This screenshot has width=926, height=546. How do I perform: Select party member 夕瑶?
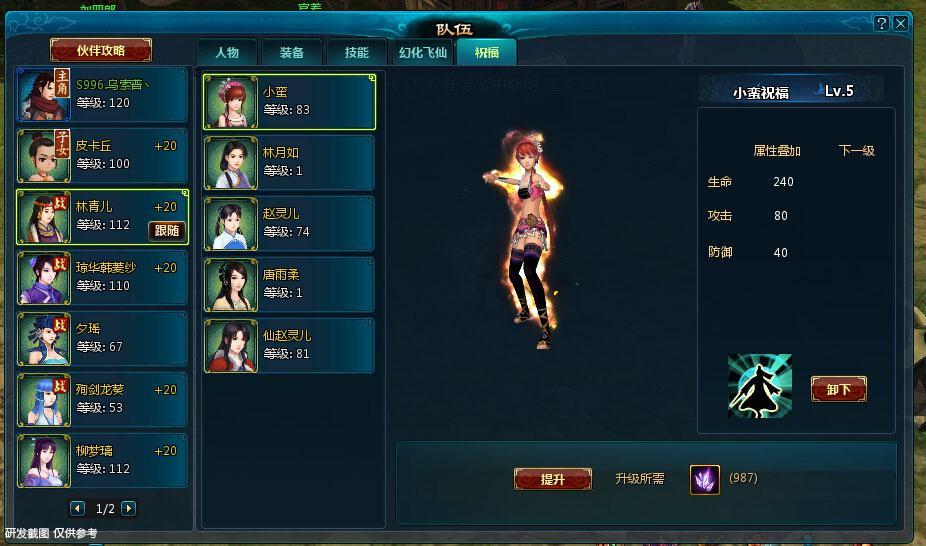102,339
